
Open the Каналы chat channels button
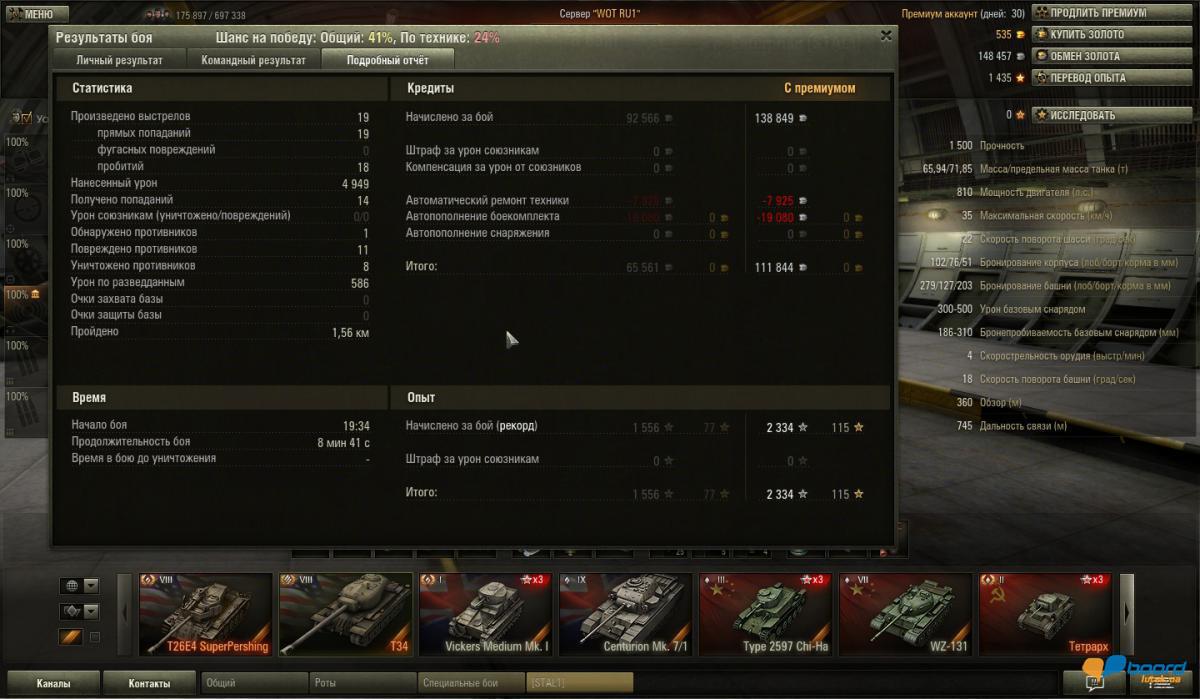tap(53, 684)
